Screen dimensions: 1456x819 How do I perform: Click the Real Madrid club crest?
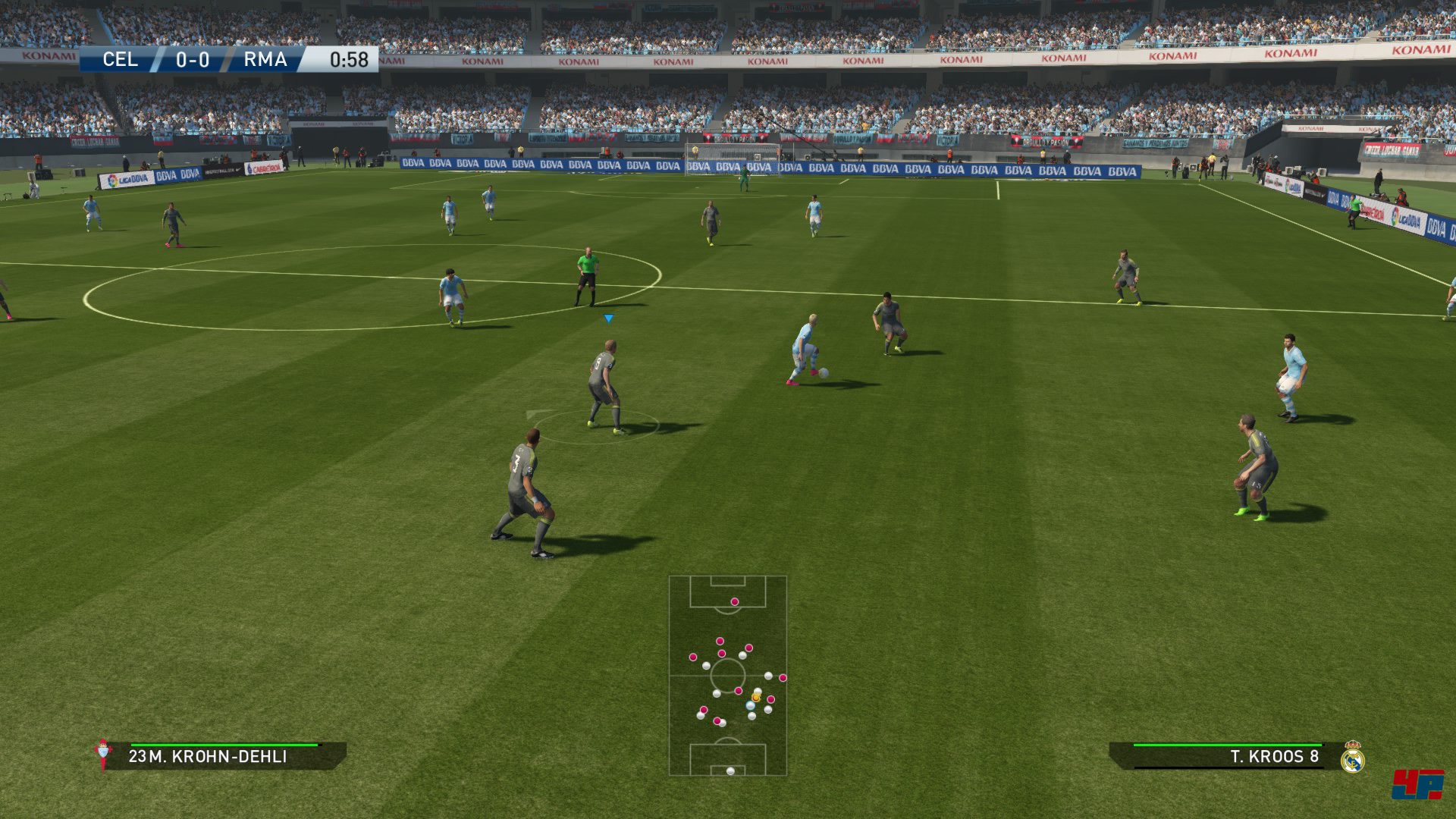pyautogui.click(x=1352, y=757)
